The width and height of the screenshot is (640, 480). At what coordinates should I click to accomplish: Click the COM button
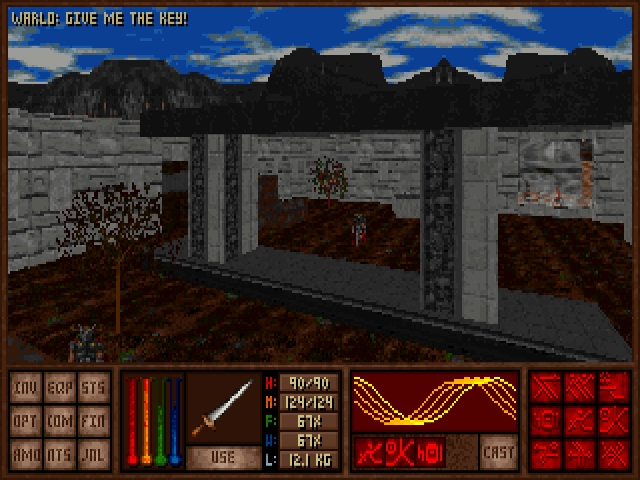[x=59, y=421]
